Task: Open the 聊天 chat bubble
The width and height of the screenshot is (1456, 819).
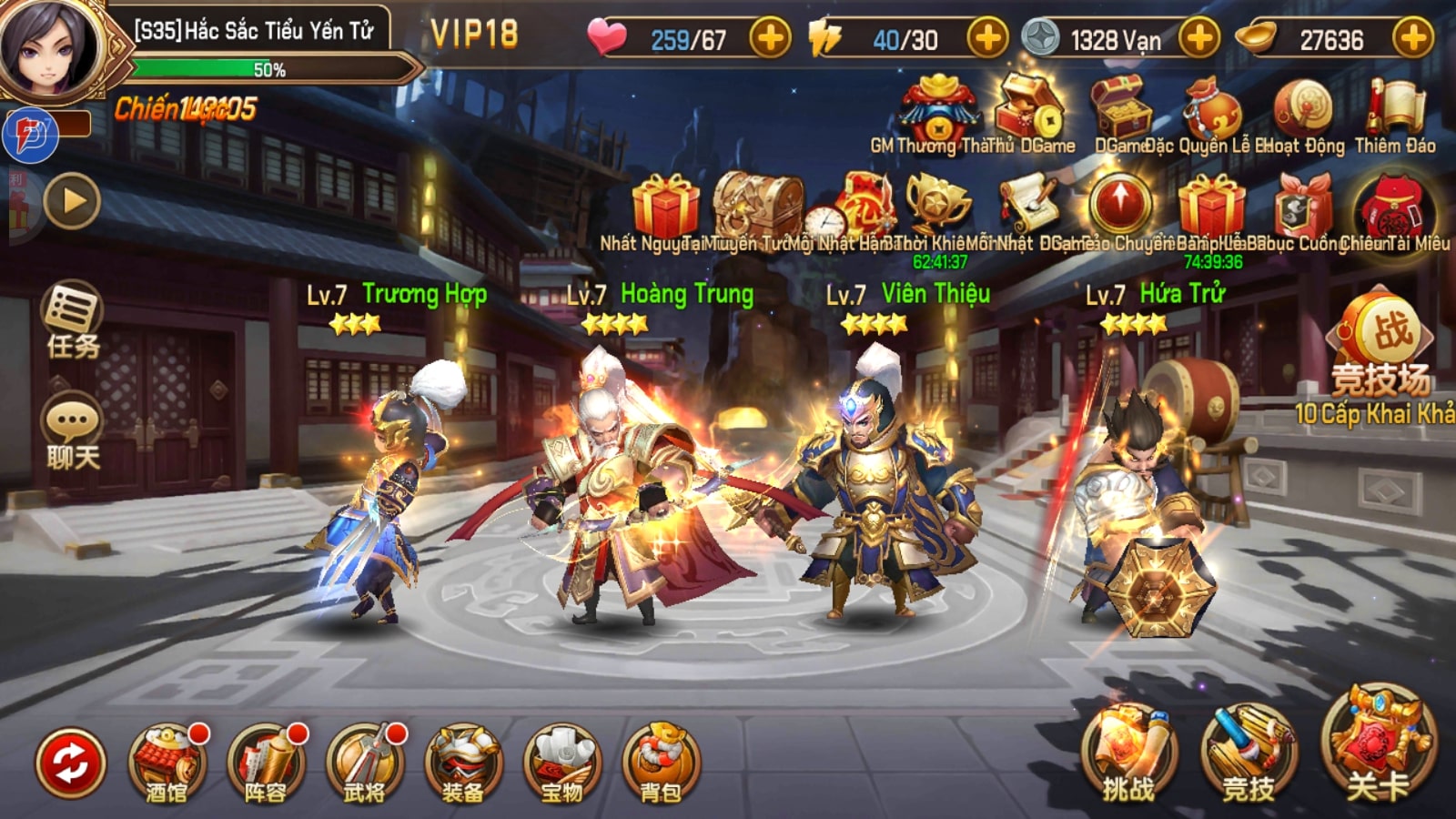Action: pyautogui.click(x=73, y=432)
